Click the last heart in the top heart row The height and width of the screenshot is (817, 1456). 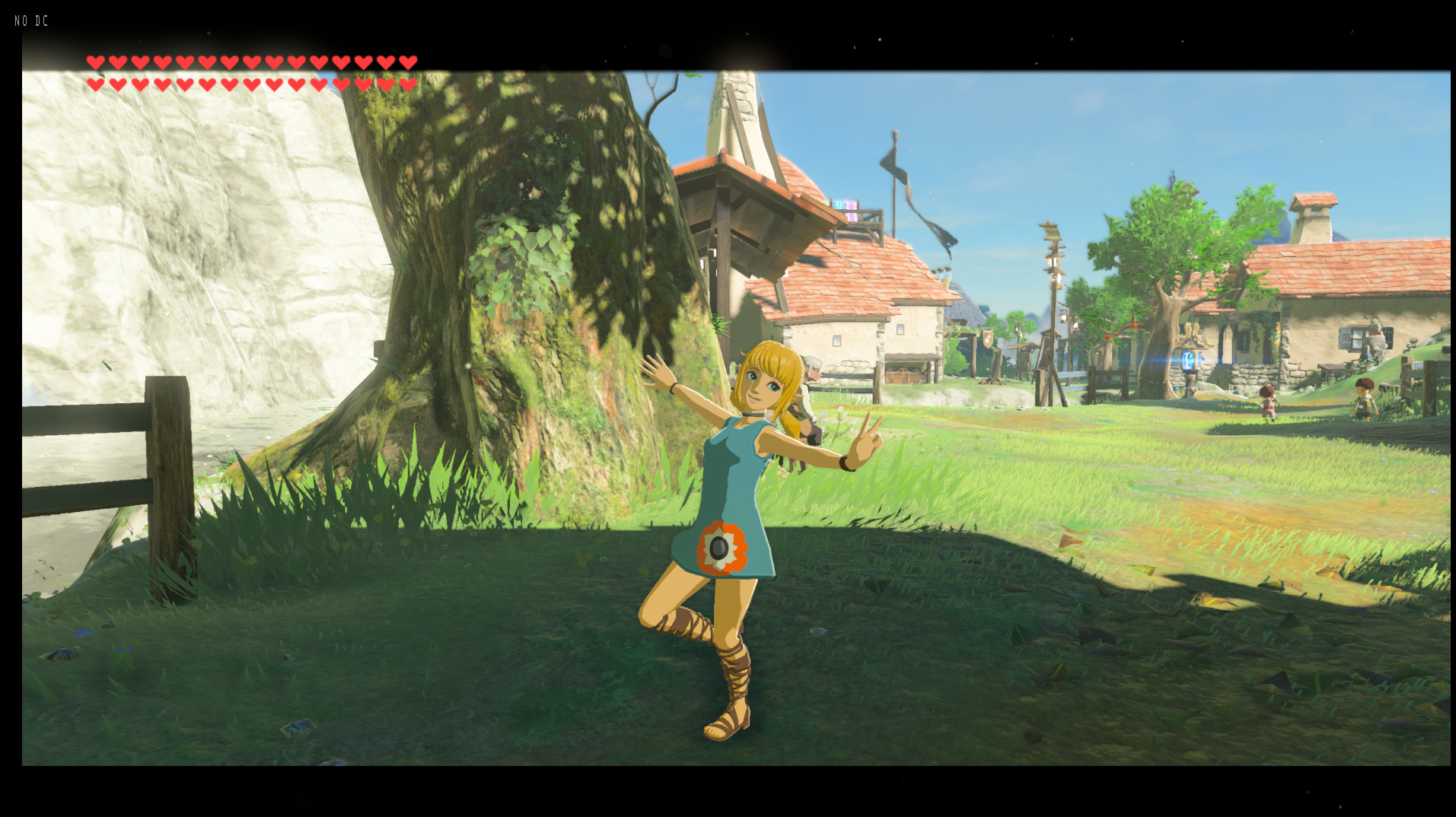coord(409,62)
